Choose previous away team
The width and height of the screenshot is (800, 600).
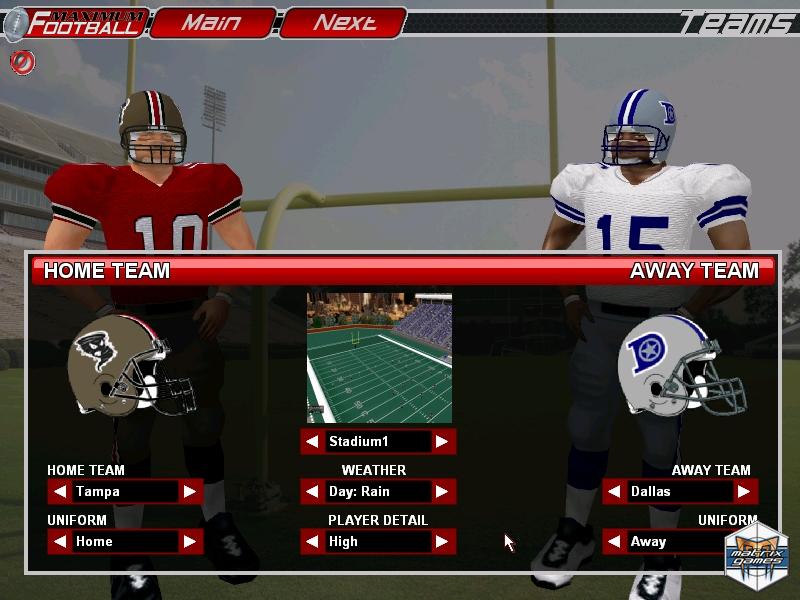click(x=615, y=491)
